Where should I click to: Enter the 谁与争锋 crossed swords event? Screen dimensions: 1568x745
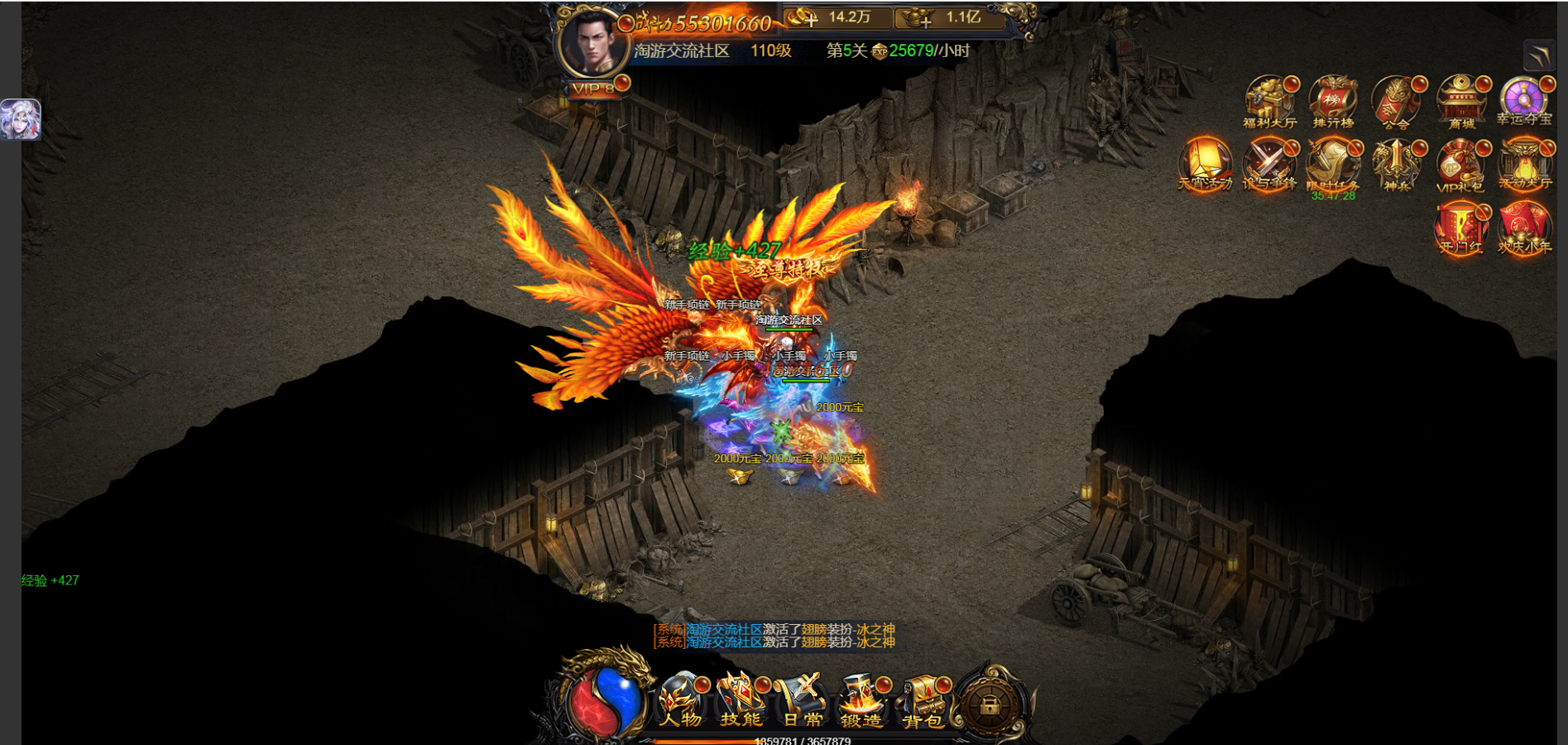point(1268,163)
